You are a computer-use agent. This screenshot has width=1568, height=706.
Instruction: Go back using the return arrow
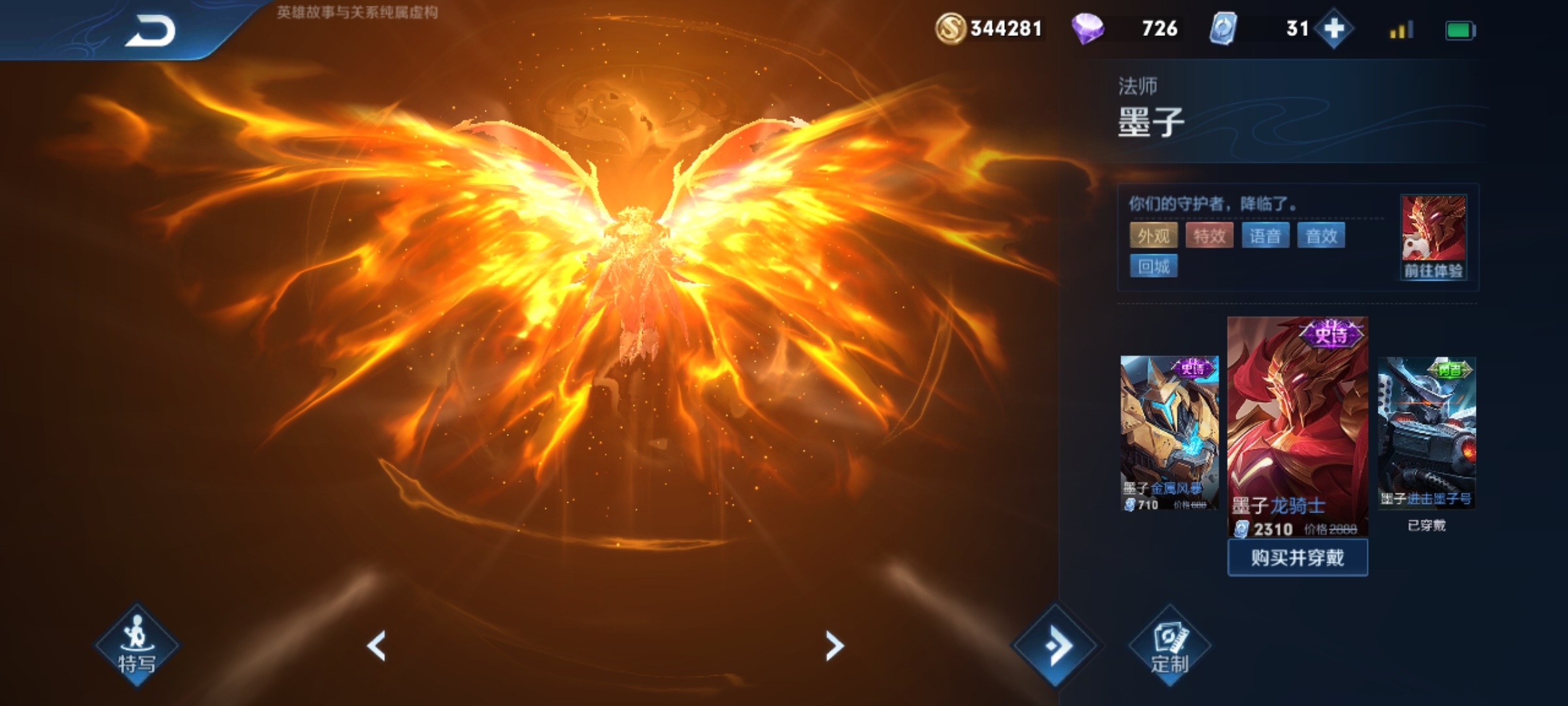(x=150, y=31)
